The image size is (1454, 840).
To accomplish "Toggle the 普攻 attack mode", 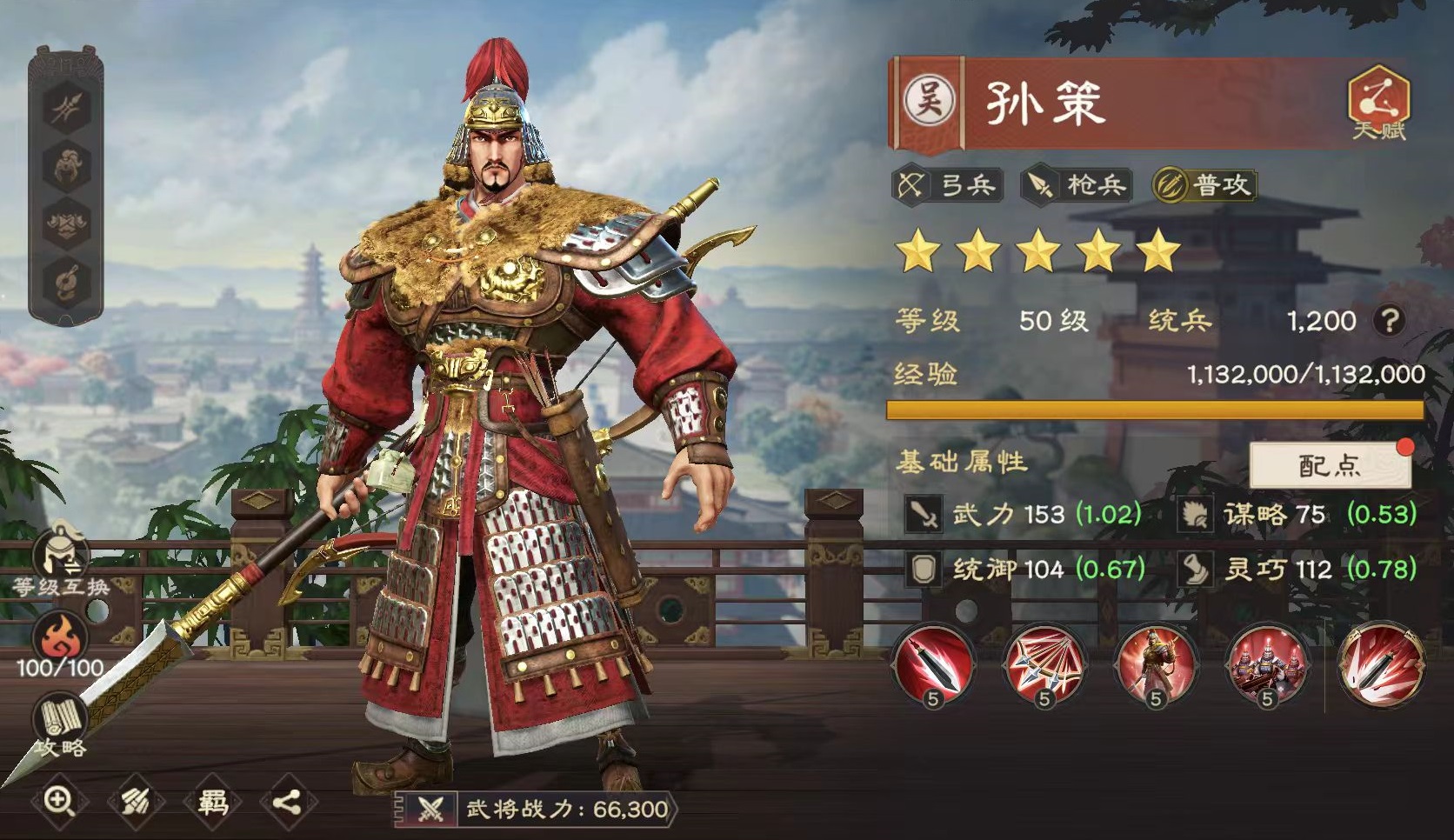I will (1209, 185).
